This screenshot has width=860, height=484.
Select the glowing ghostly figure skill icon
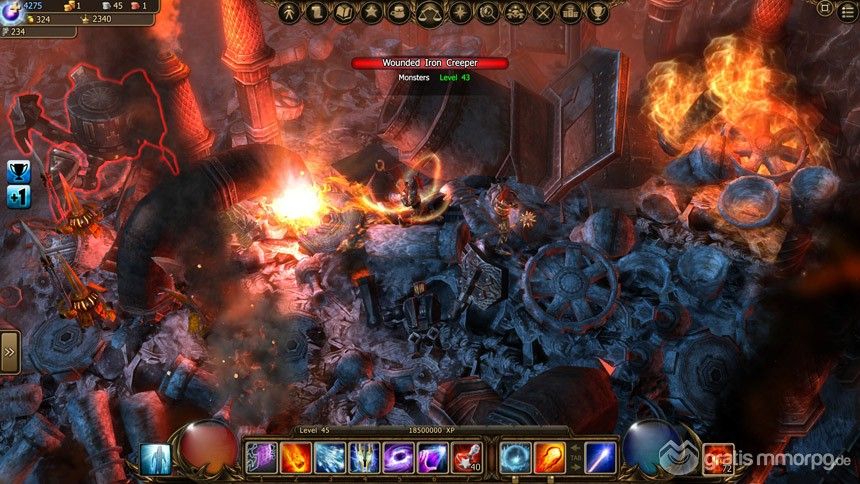tap(157, 459)
